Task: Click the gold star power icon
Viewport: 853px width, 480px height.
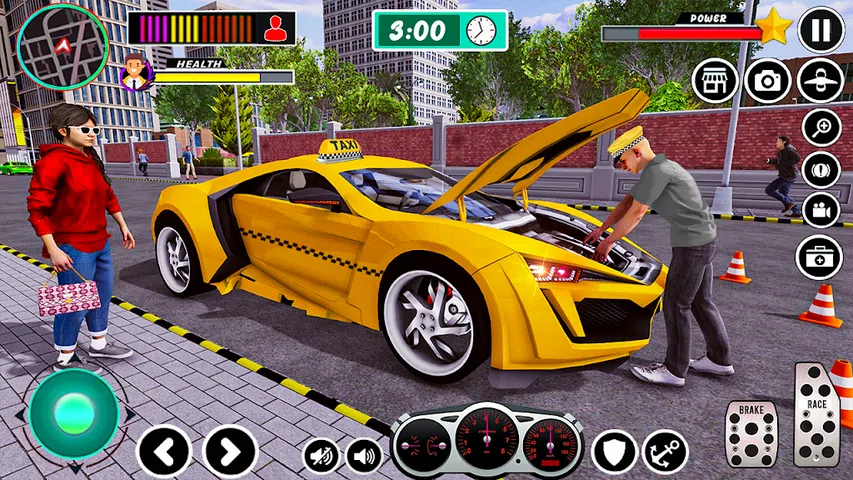Action: tap(774, 27)
